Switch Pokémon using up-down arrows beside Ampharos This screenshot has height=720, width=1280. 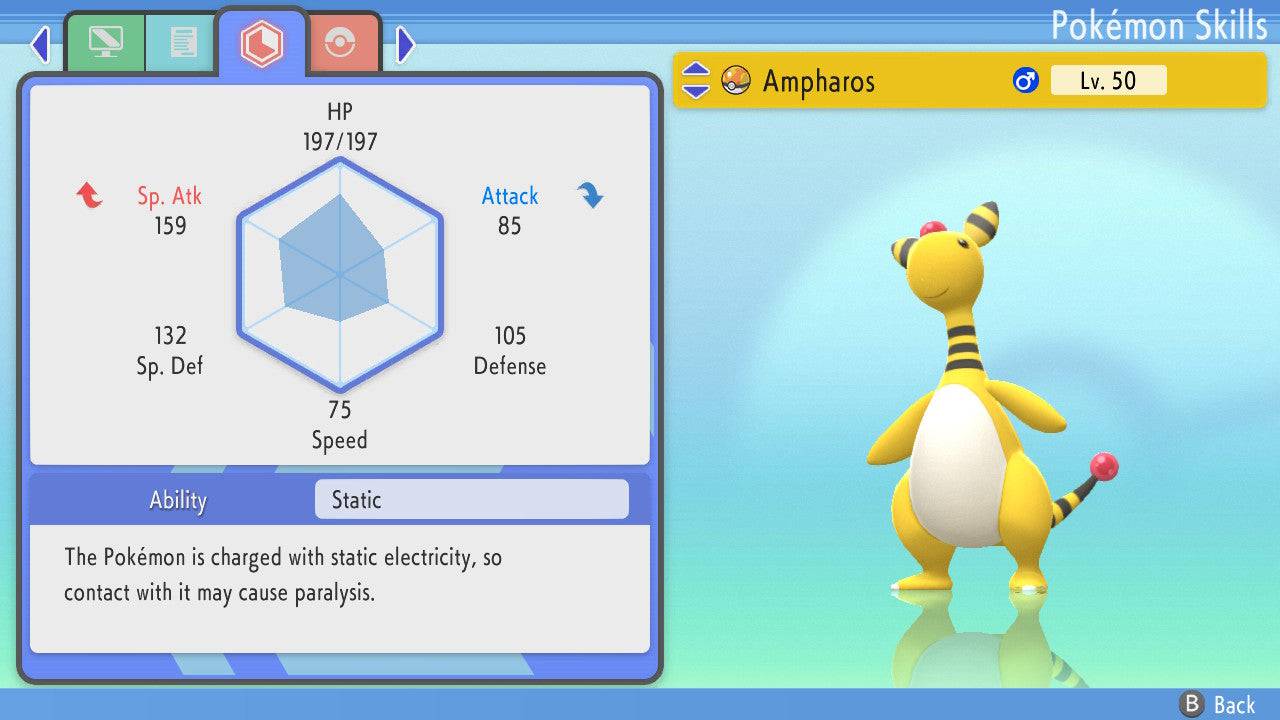click(x=696, y=81)
